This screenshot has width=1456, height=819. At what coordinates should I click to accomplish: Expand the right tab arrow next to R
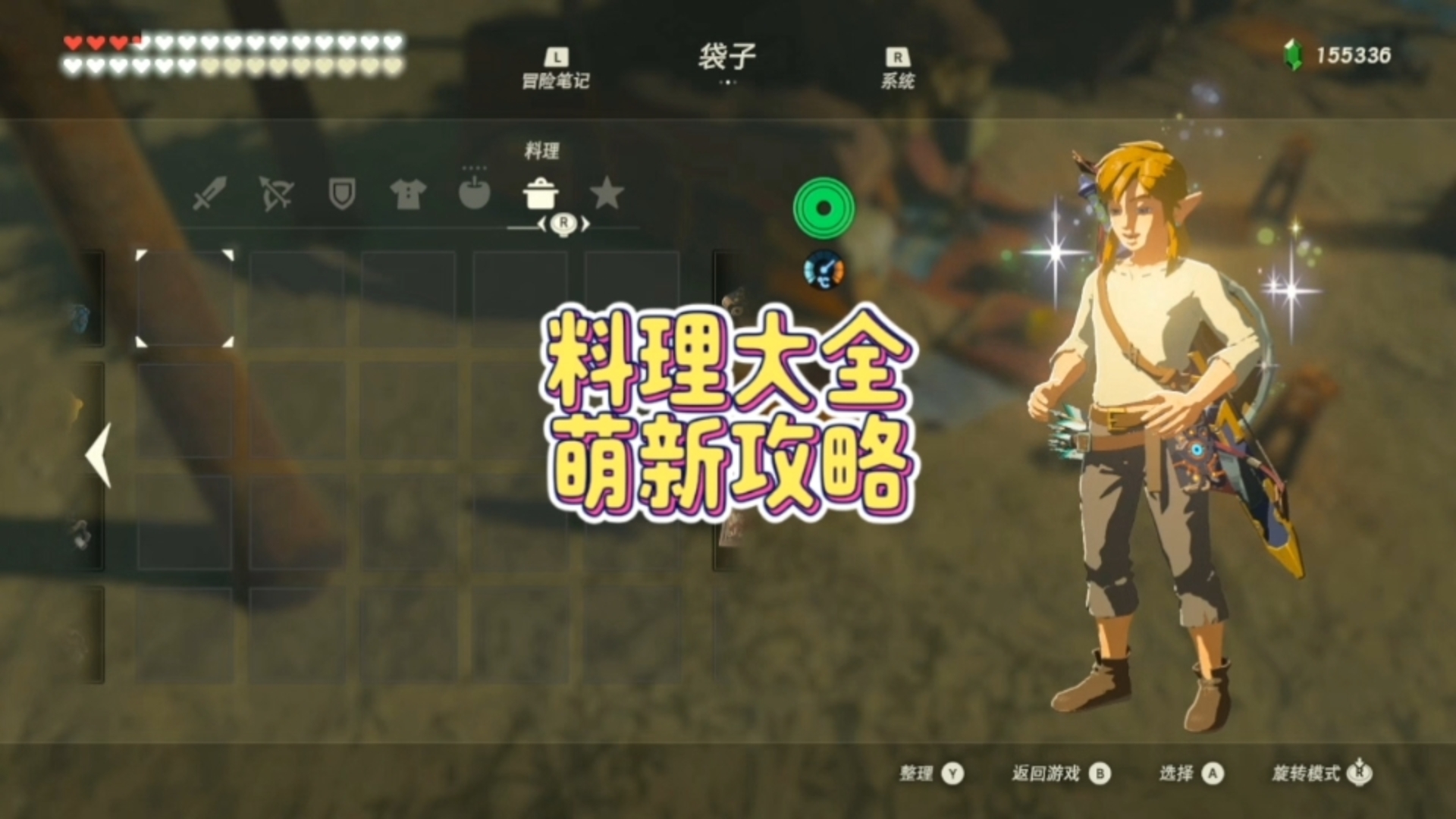[x=584, y=224]
